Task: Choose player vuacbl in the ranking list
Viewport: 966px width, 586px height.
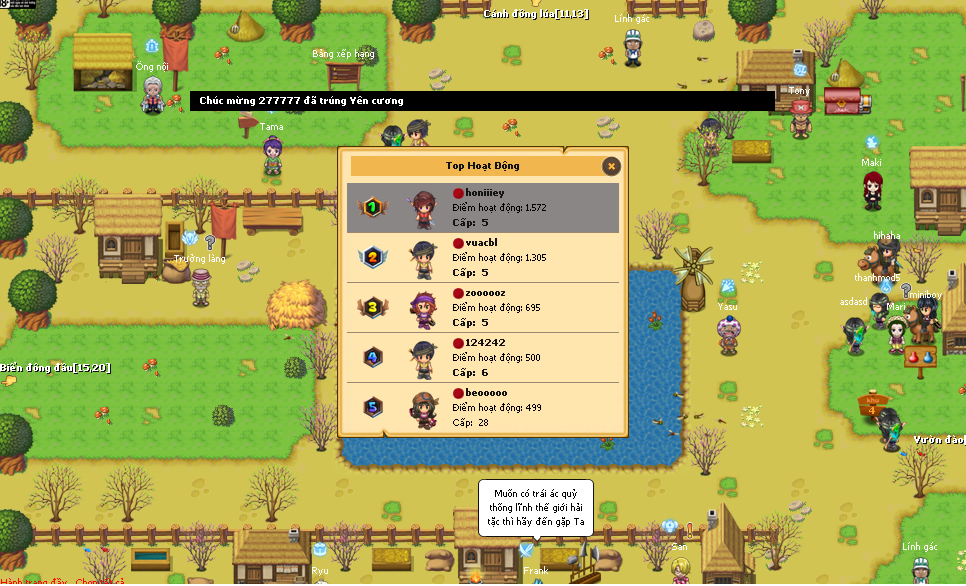Action: coord(483,257)
